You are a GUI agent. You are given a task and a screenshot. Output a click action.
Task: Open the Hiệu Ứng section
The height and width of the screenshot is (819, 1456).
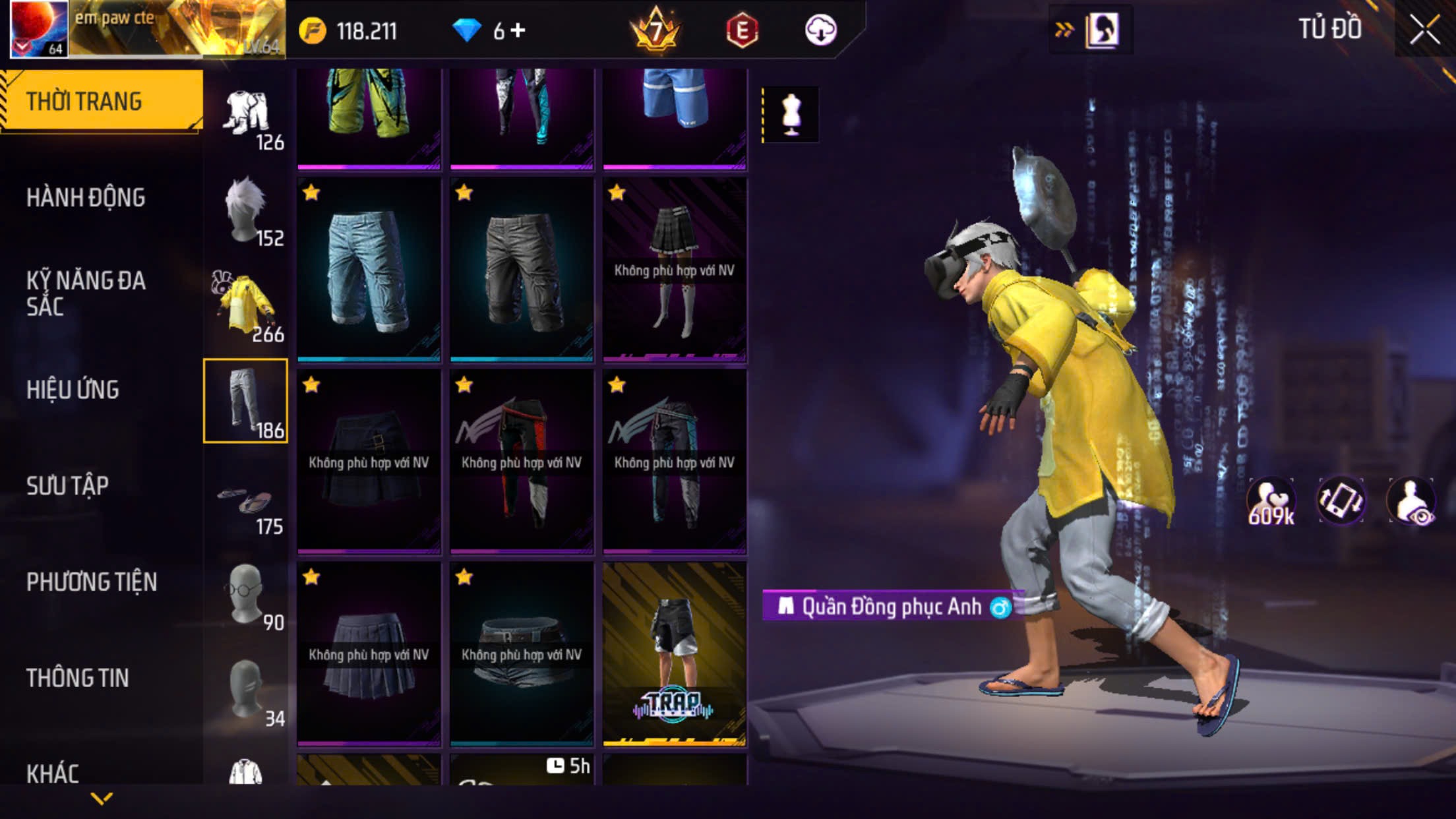coord(73,389)
